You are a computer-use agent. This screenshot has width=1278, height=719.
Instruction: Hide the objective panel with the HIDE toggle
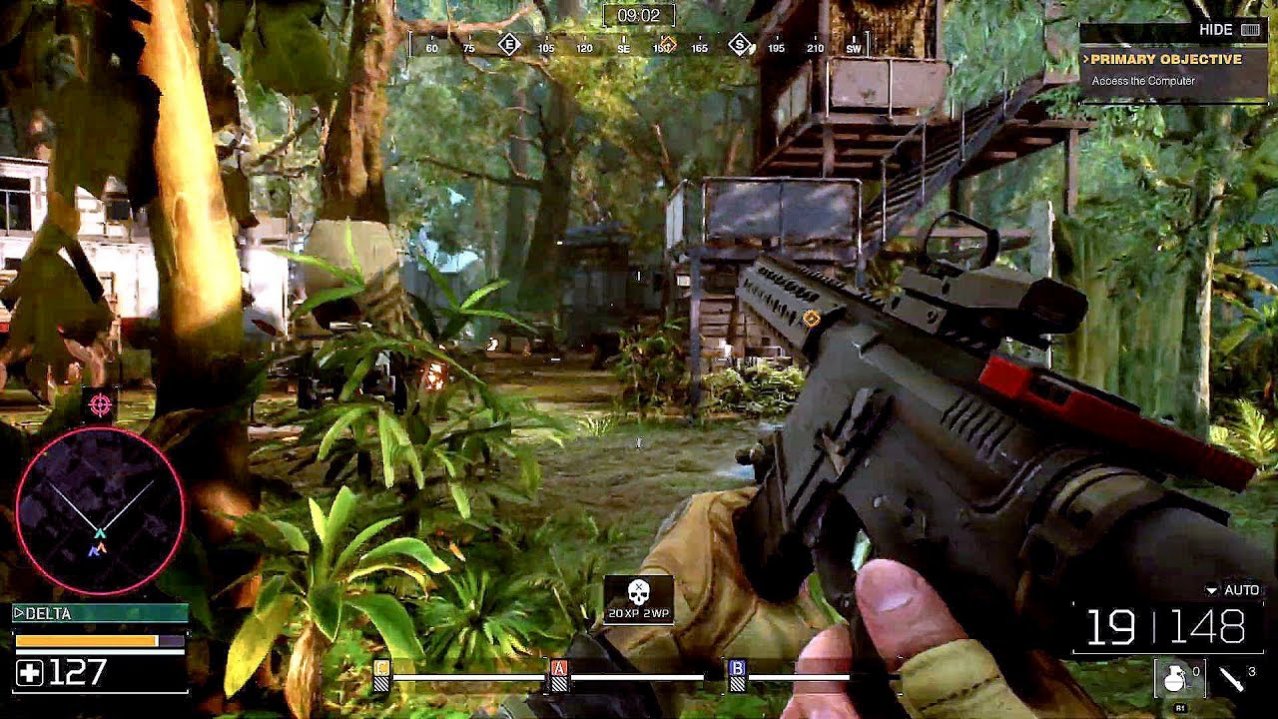1228,30
